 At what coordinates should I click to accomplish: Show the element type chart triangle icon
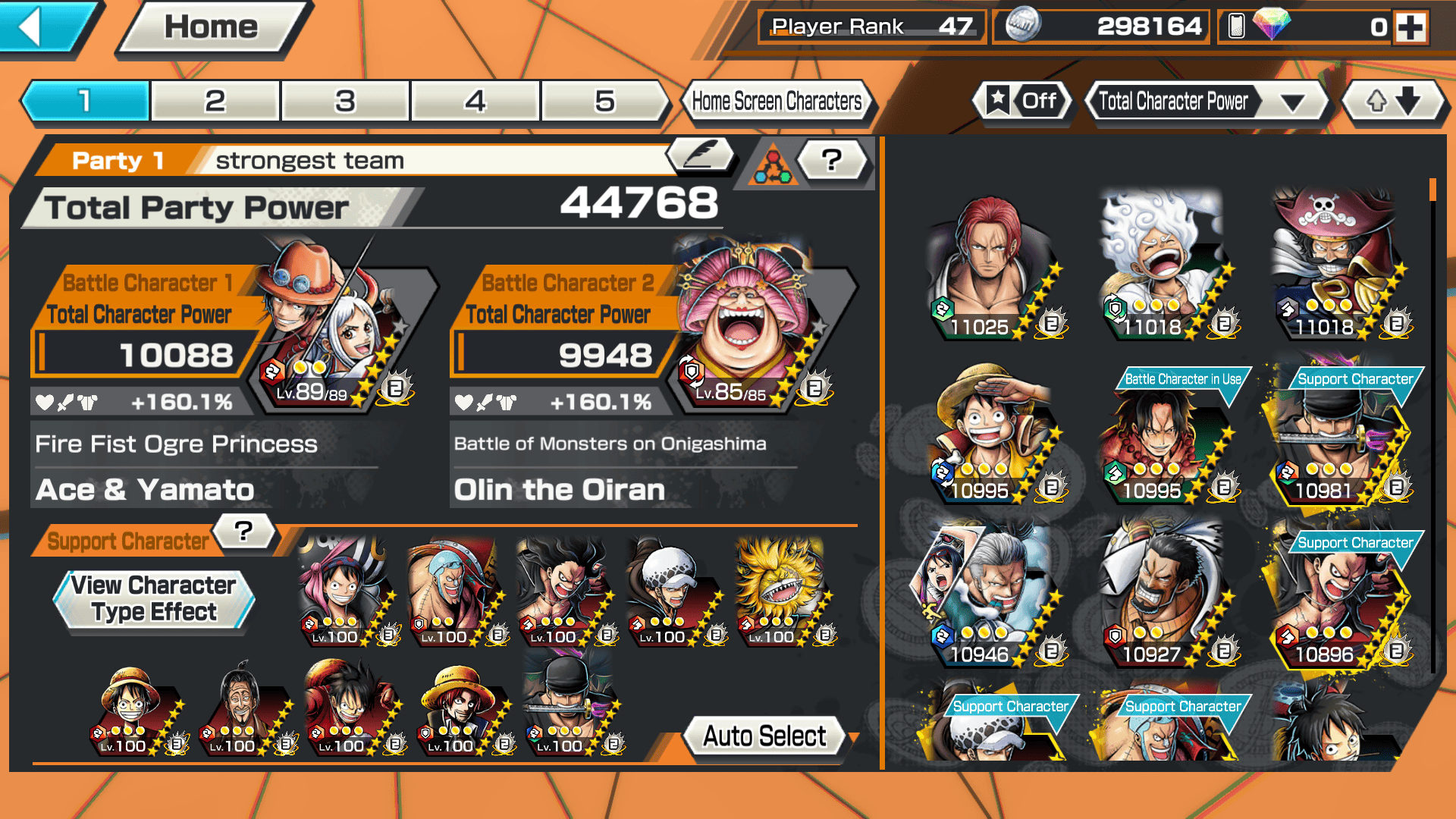pyautogui.click(x=773, y=163)
